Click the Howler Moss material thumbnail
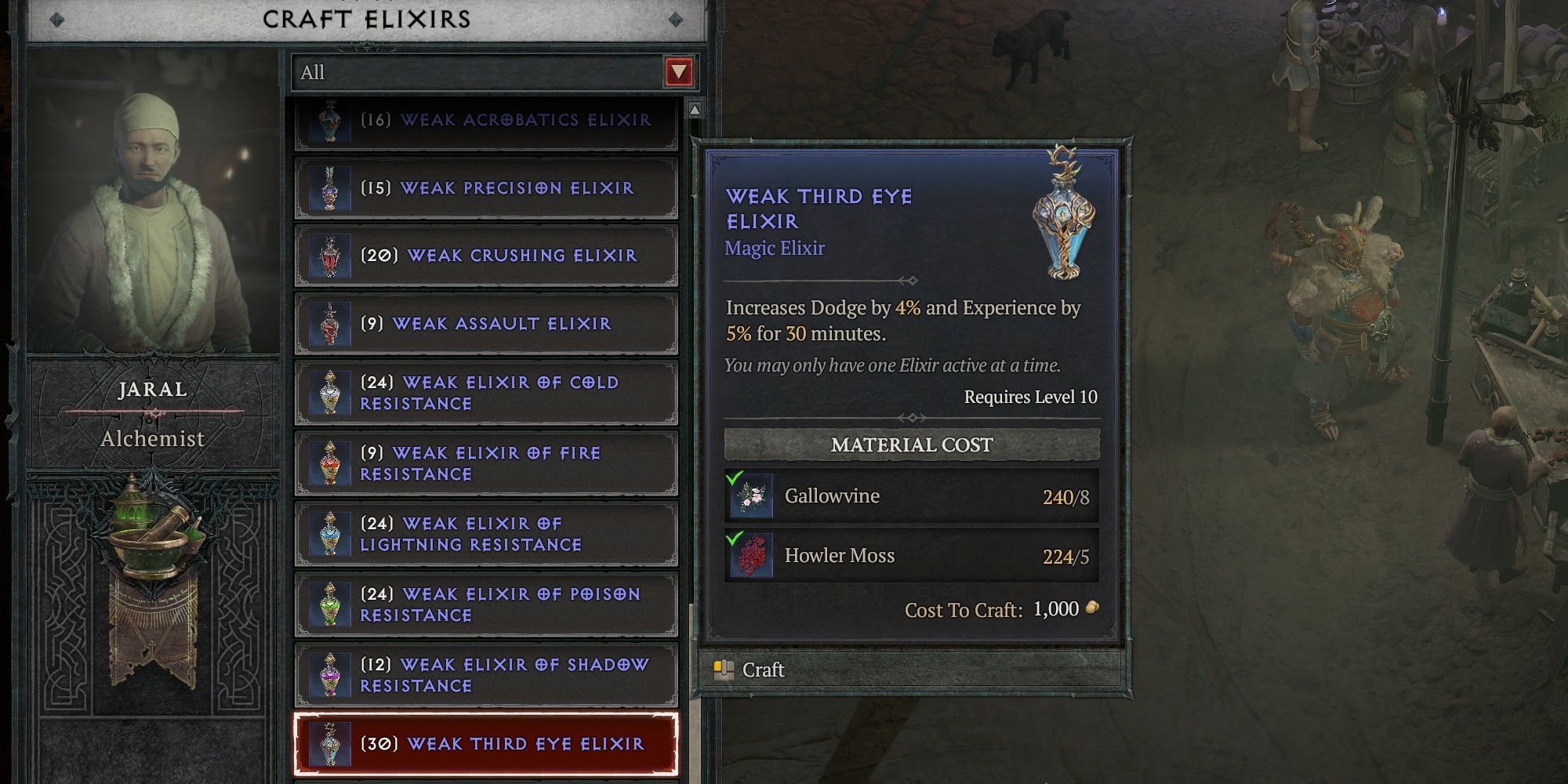 (x=753, y=556)
